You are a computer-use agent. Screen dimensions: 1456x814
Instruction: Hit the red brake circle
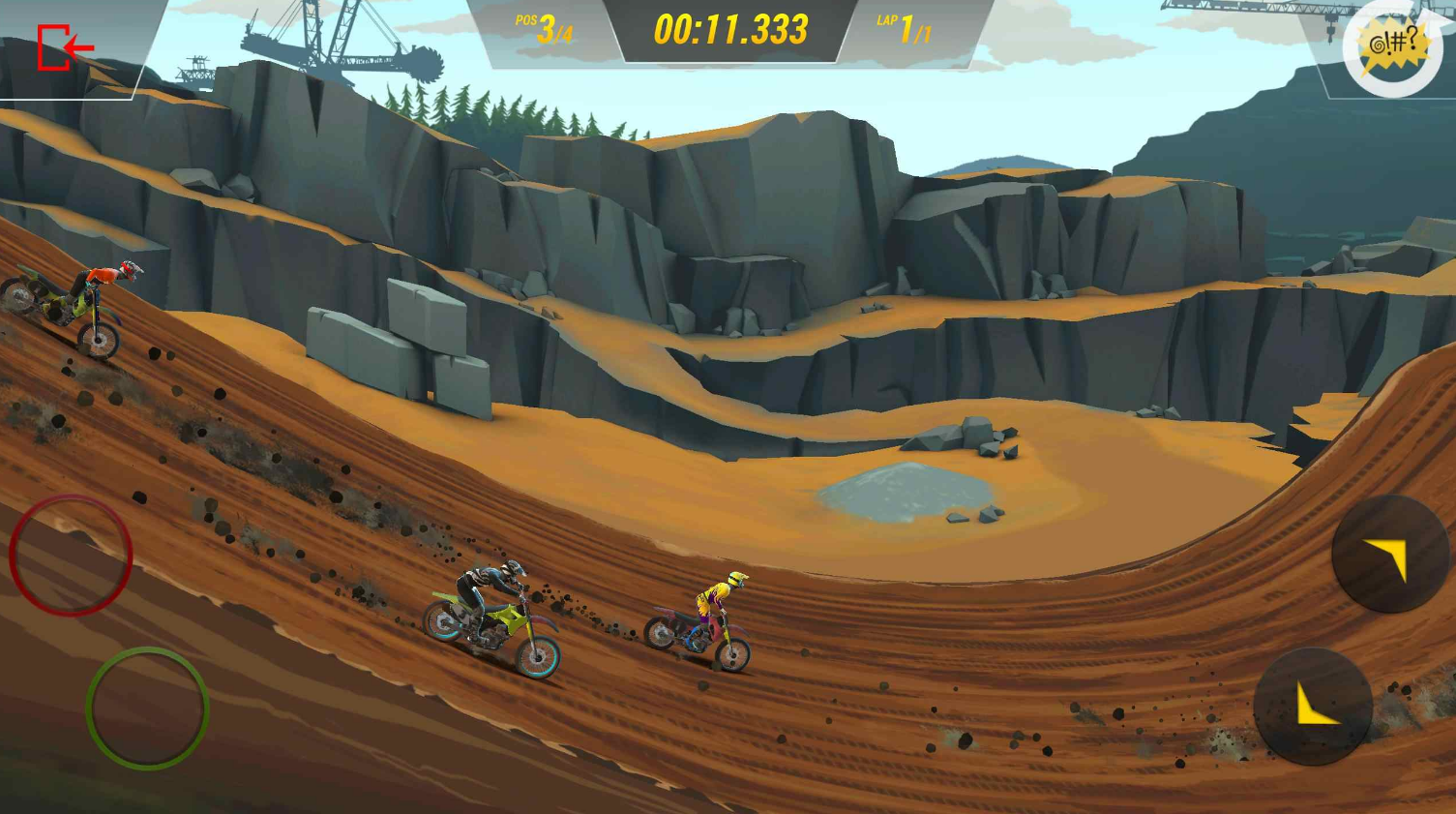[71, 555]
